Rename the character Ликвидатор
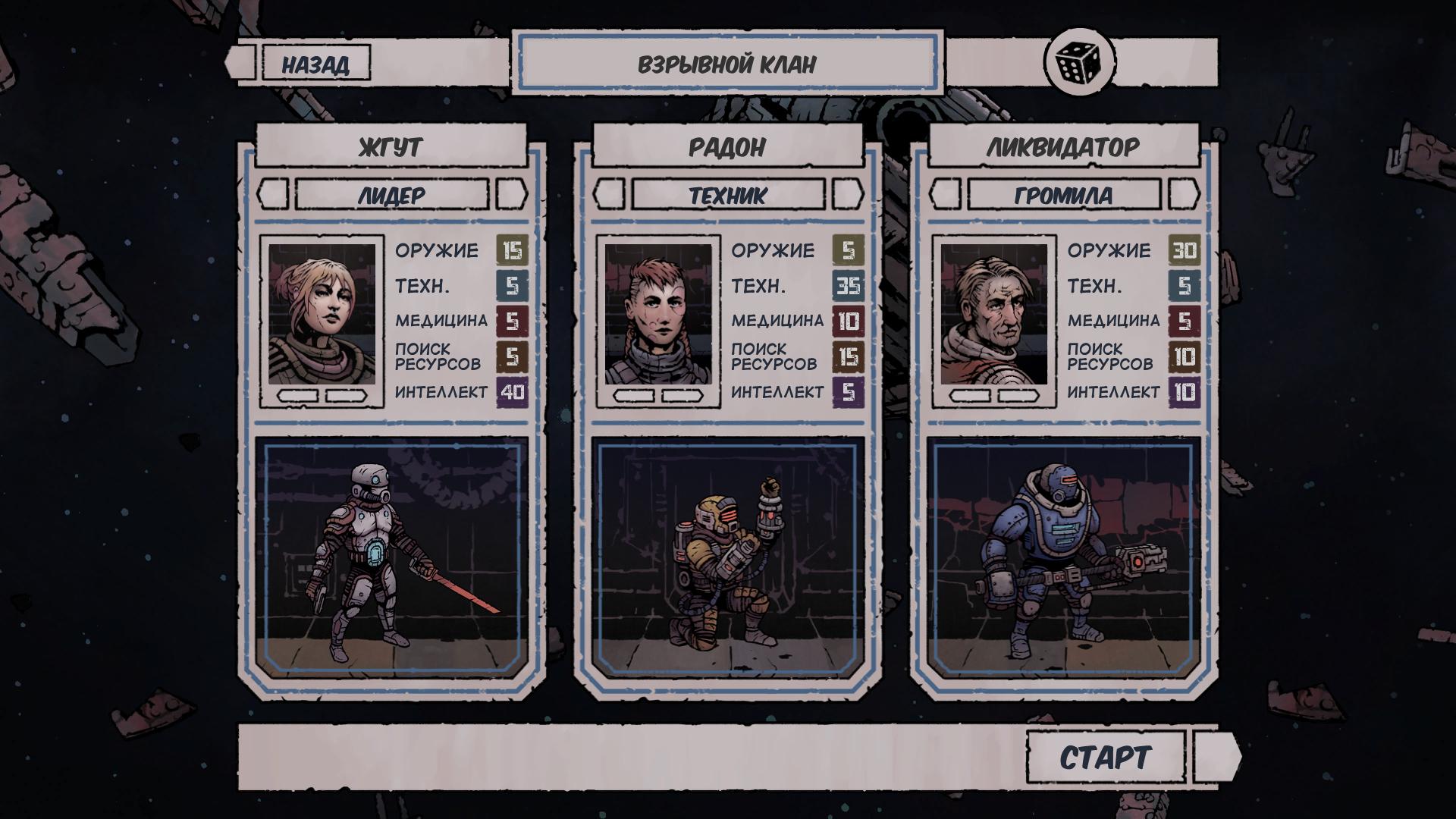The height and width of the screenshot is (819, 1456). (x=1062, y=146)
